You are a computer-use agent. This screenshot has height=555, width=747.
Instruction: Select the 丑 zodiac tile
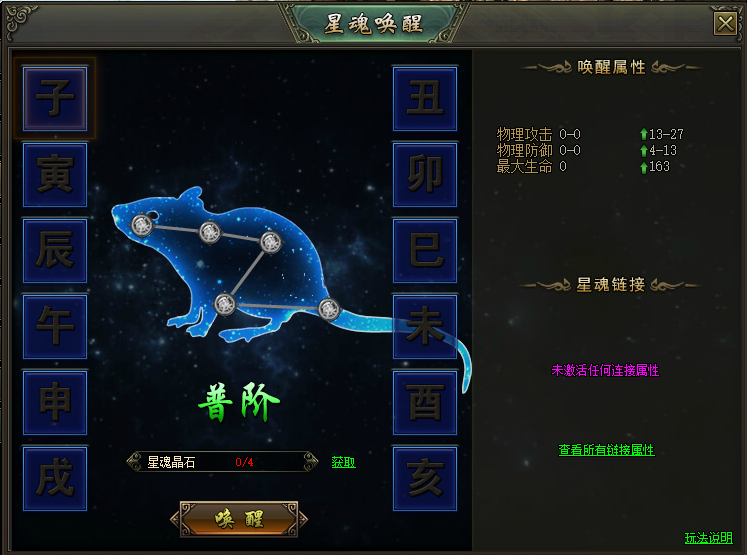[x=425, y=98]
